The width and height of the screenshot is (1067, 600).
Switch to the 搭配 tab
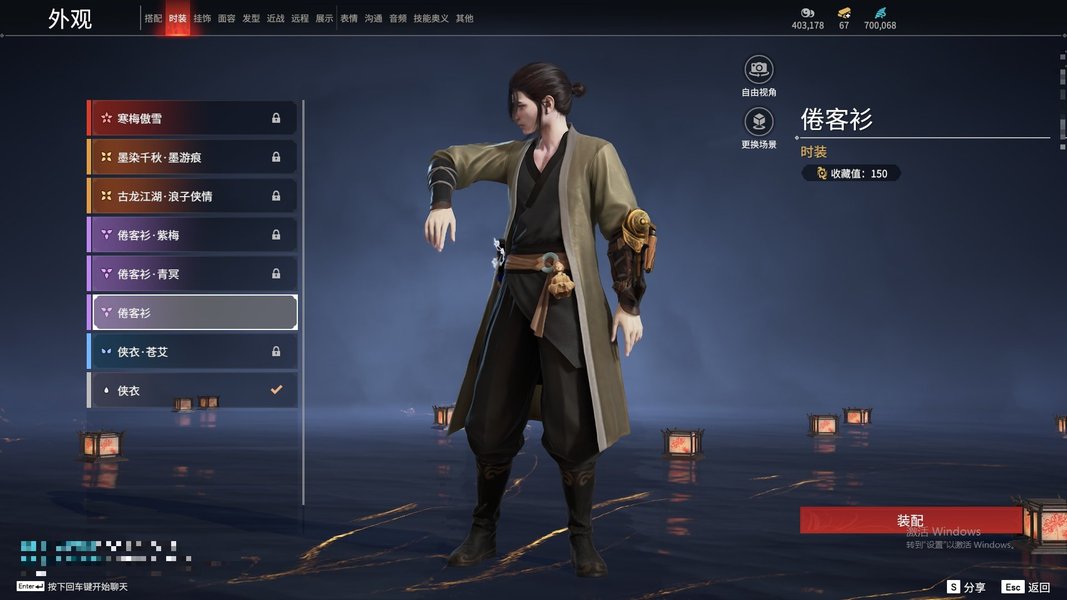pos(153,18)
